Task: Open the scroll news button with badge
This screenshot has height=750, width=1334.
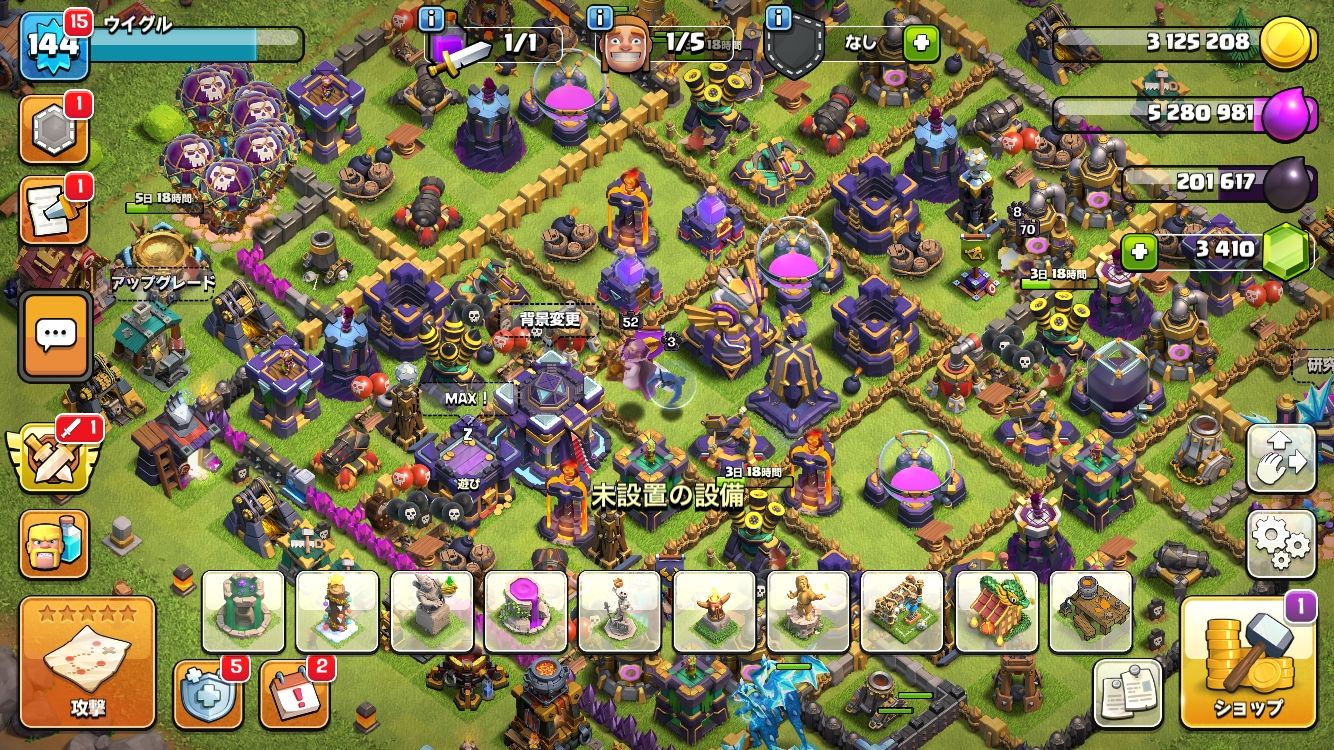Action: coord(55,212)
